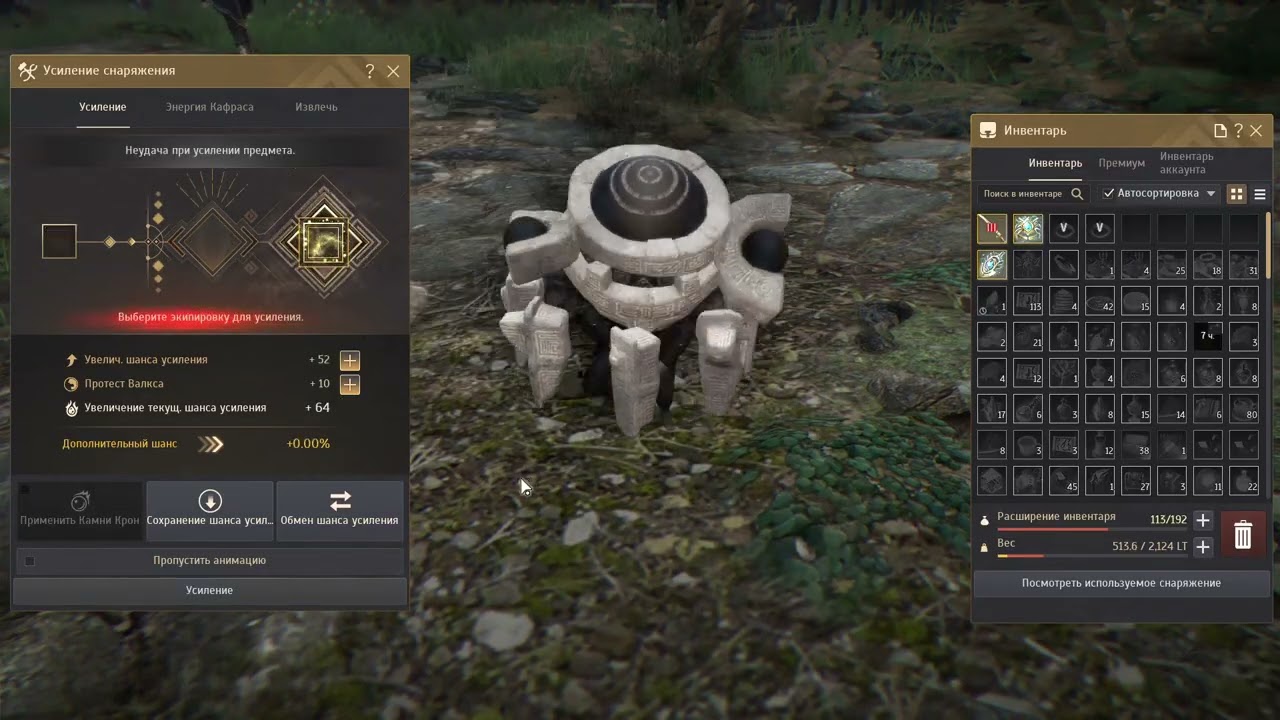Add to Увелич. шанса усиления with plus
This screenshot has width=1280, height=720.
click(350, 360)
